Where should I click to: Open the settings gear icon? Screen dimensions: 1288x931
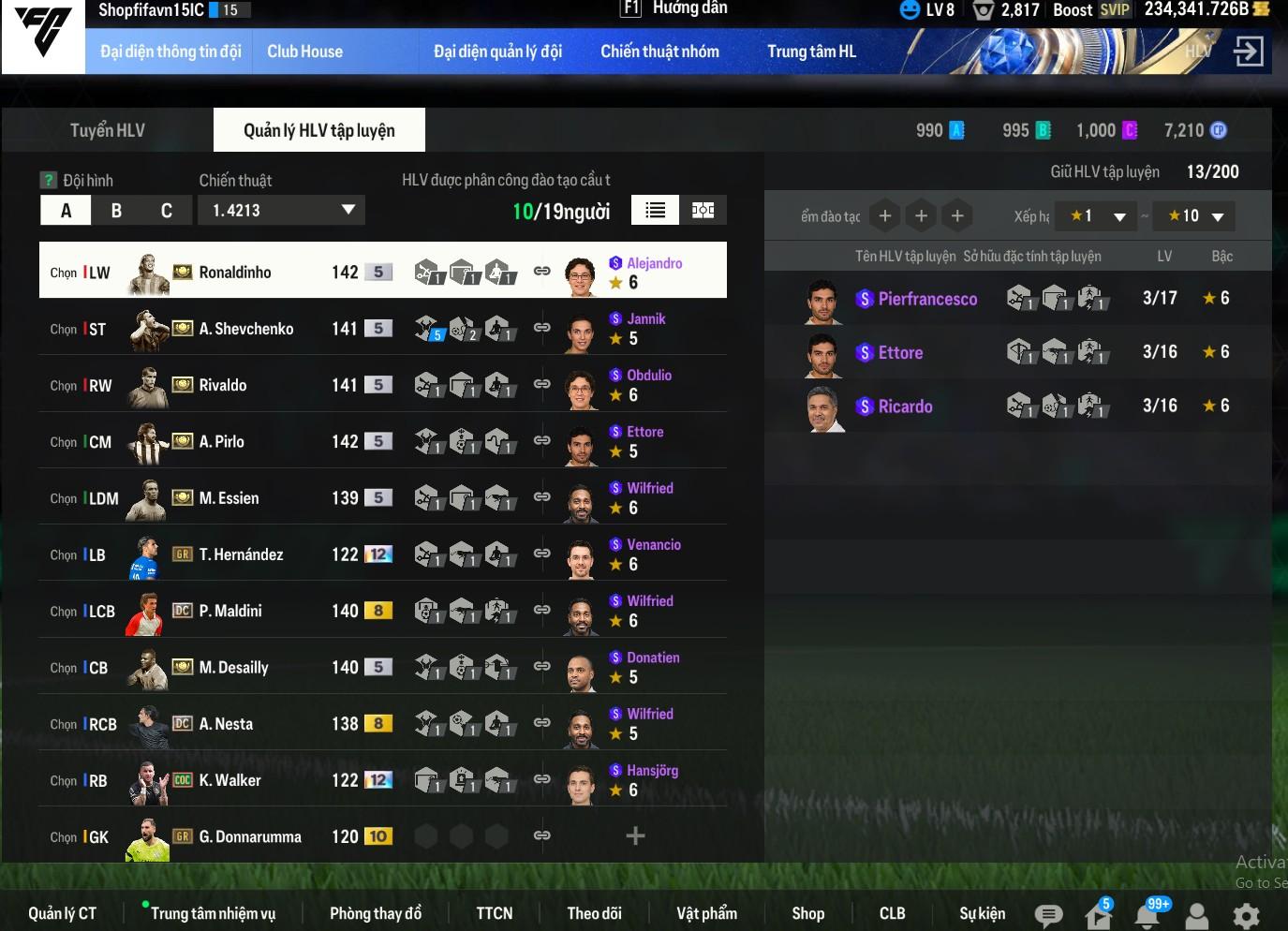pos(1246,915)
